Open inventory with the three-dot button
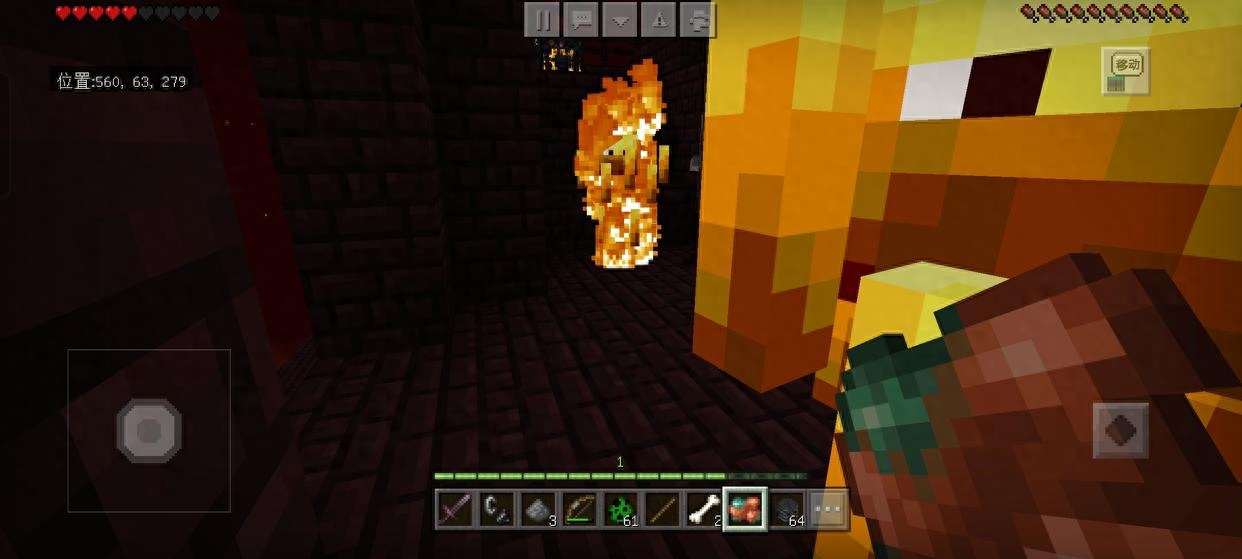The height and width of the screenshot is (559, 1242). [x=827, y=509]
